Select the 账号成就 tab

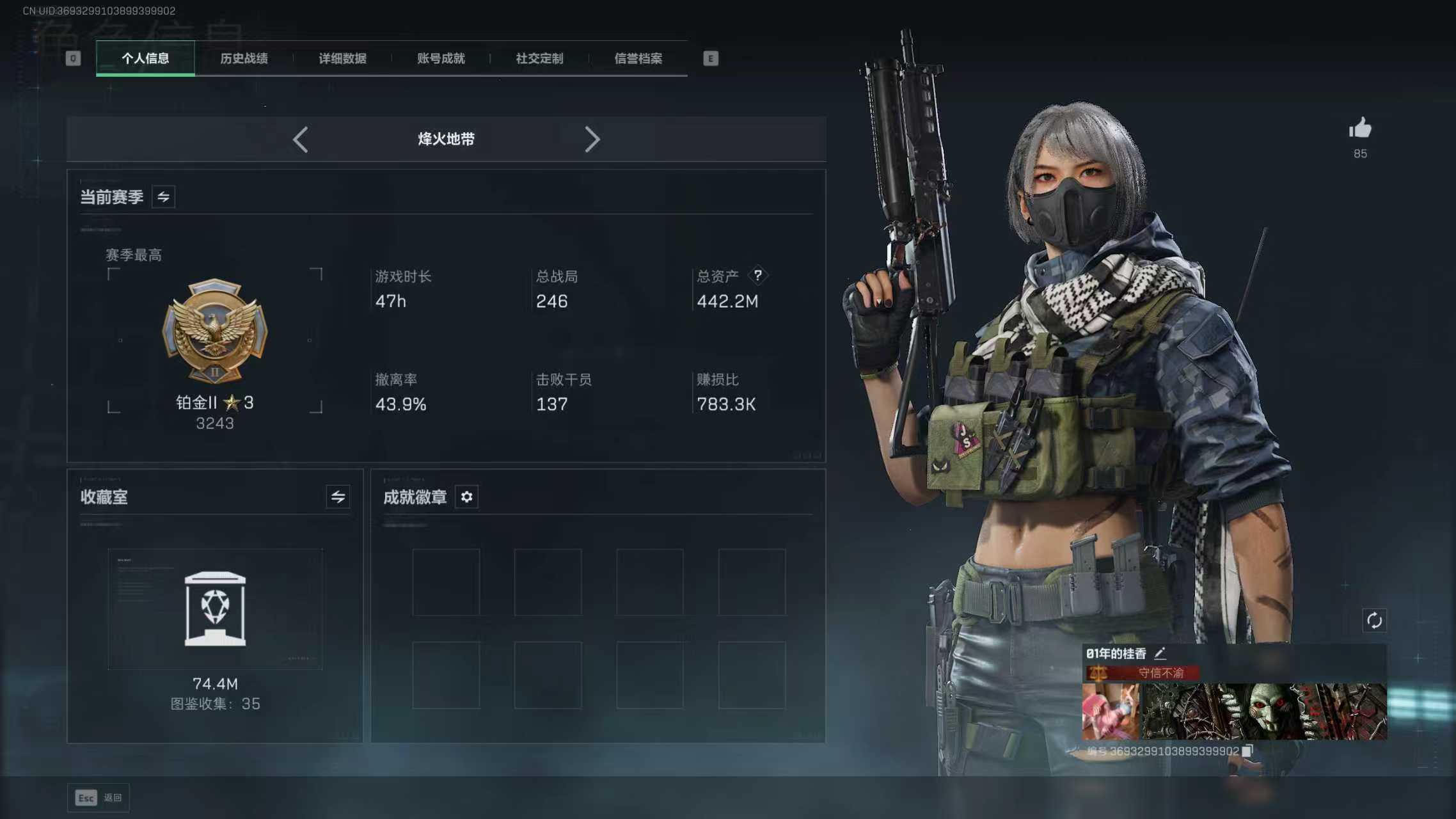pos(439,58)
